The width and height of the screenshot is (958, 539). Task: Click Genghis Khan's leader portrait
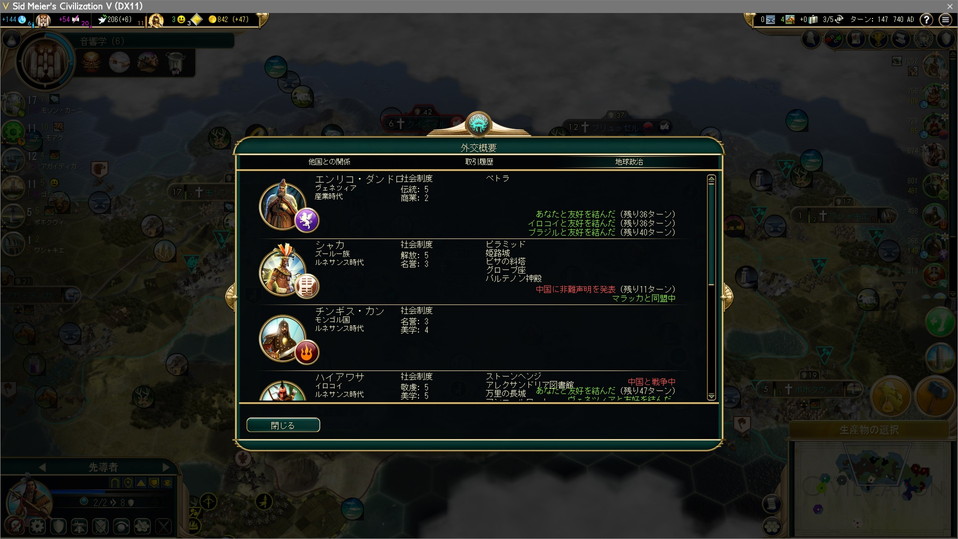tap(282, 336)
